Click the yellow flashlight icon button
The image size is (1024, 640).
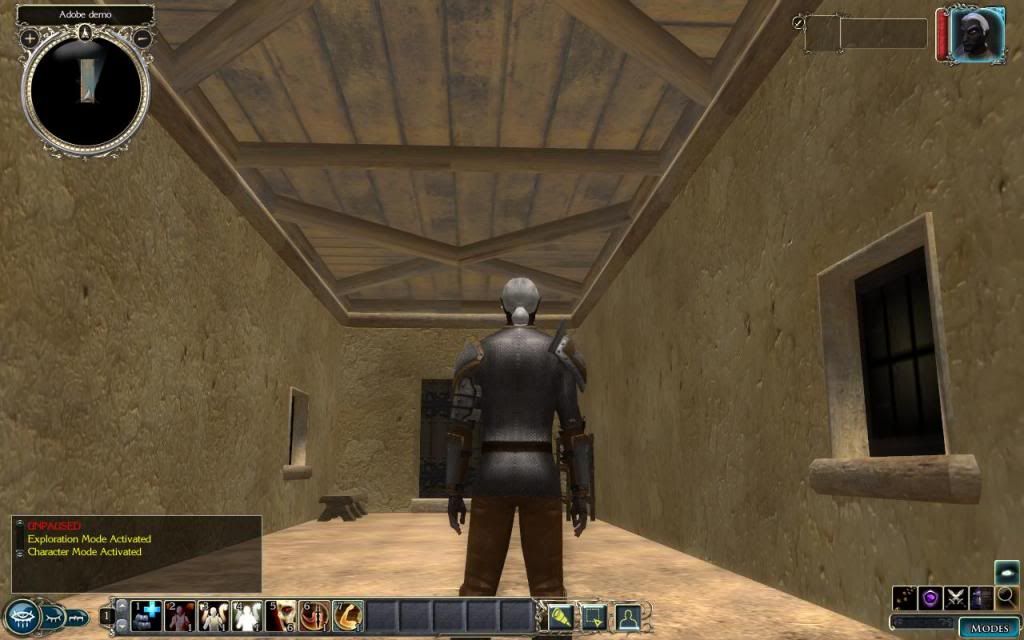click(x=559, y=616)
